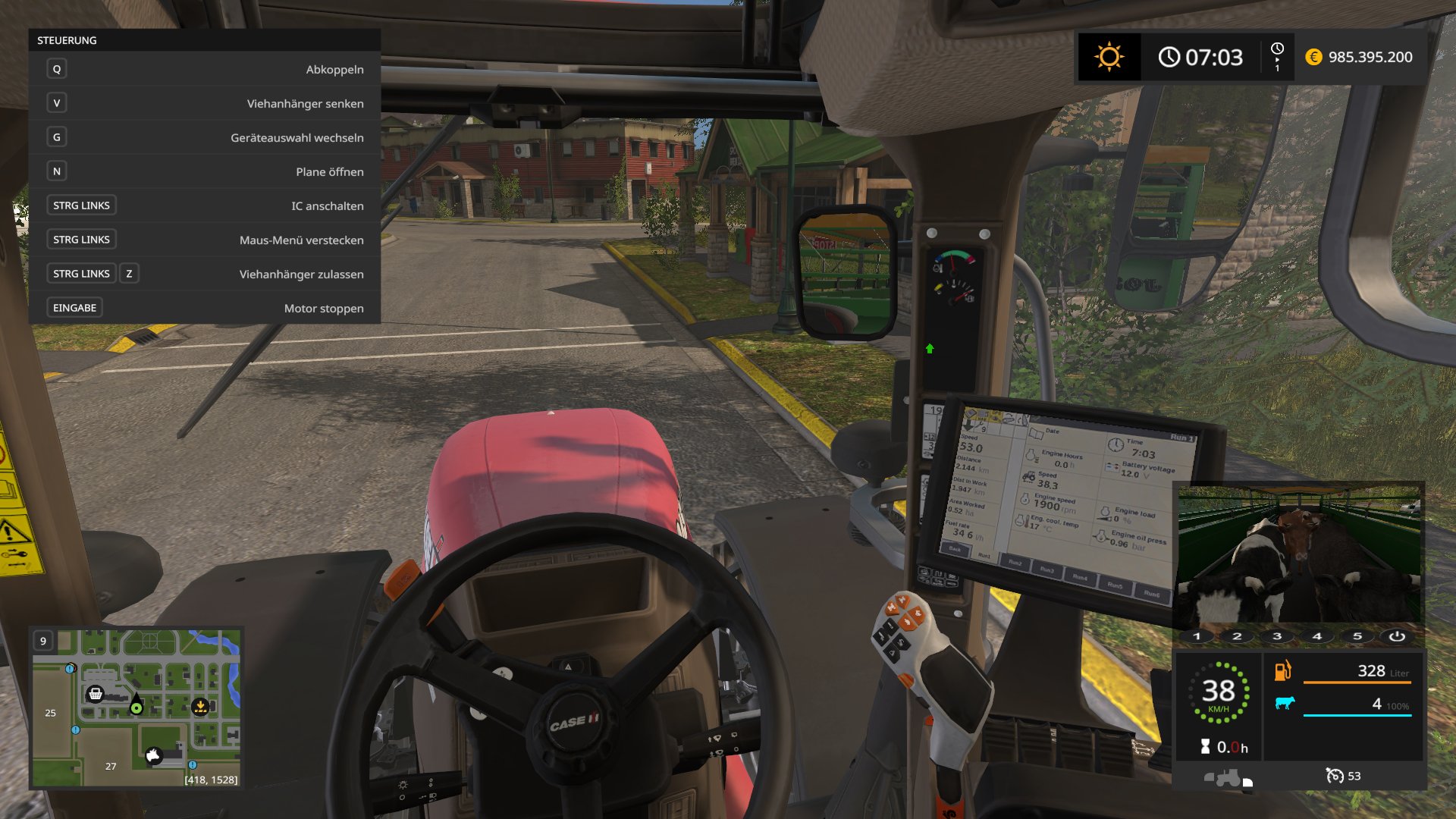
Task: Switch to camera view 5
Action: click(x=1357, y=636)
